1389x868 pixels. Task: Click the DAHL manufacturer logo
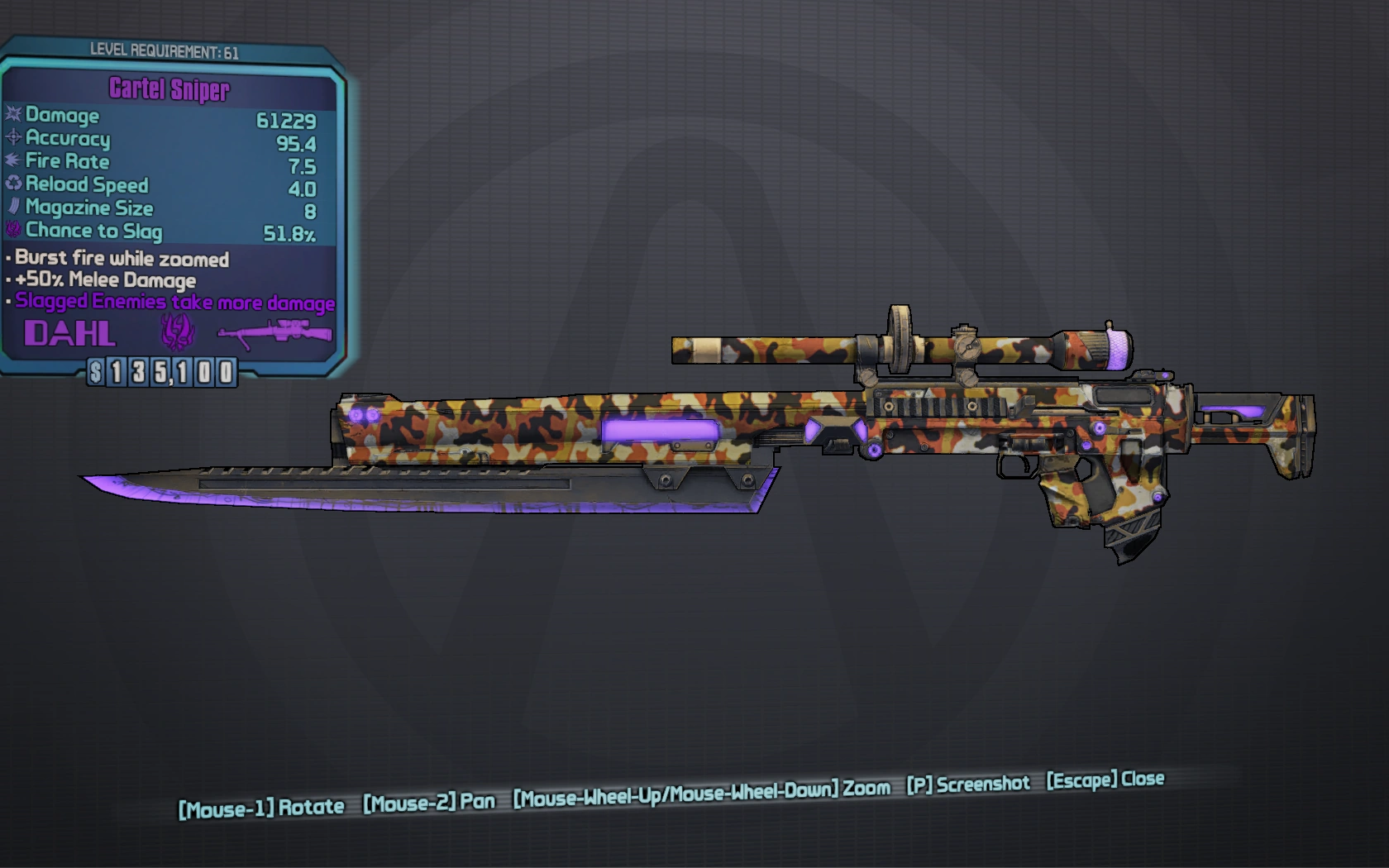(x=69, y=334)
